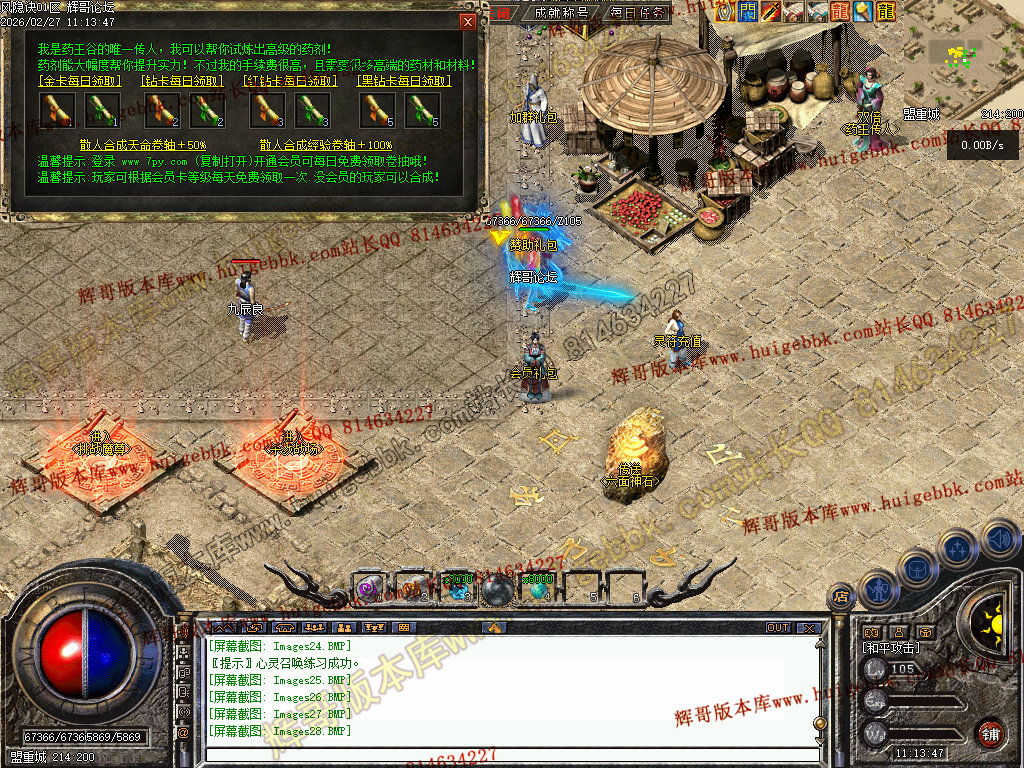Select the 黑钻卡每日领取 black diamond link

tap(400, 81)
